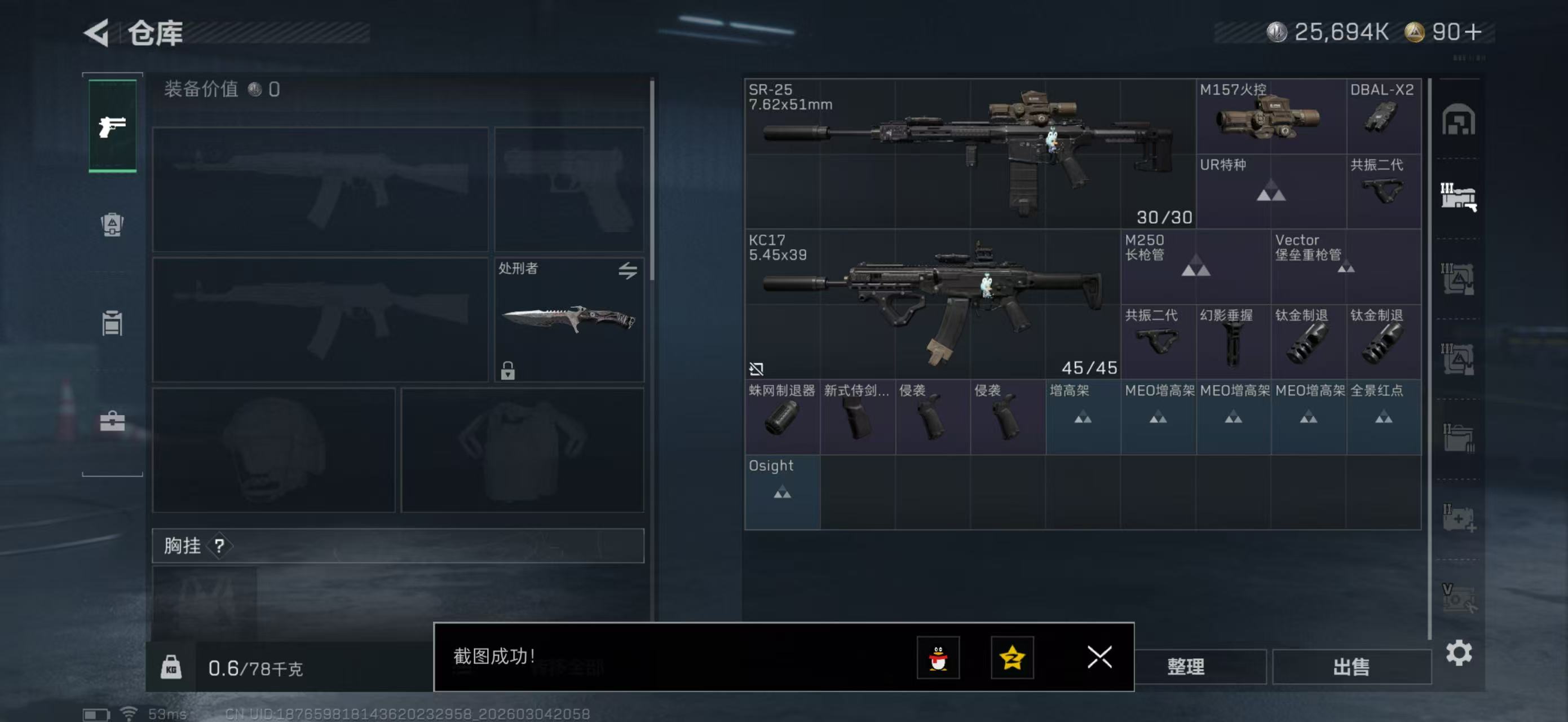Screen dimensions: 1568x722
Task: Select the SR-25 rifle in stash
Action: 969,153
